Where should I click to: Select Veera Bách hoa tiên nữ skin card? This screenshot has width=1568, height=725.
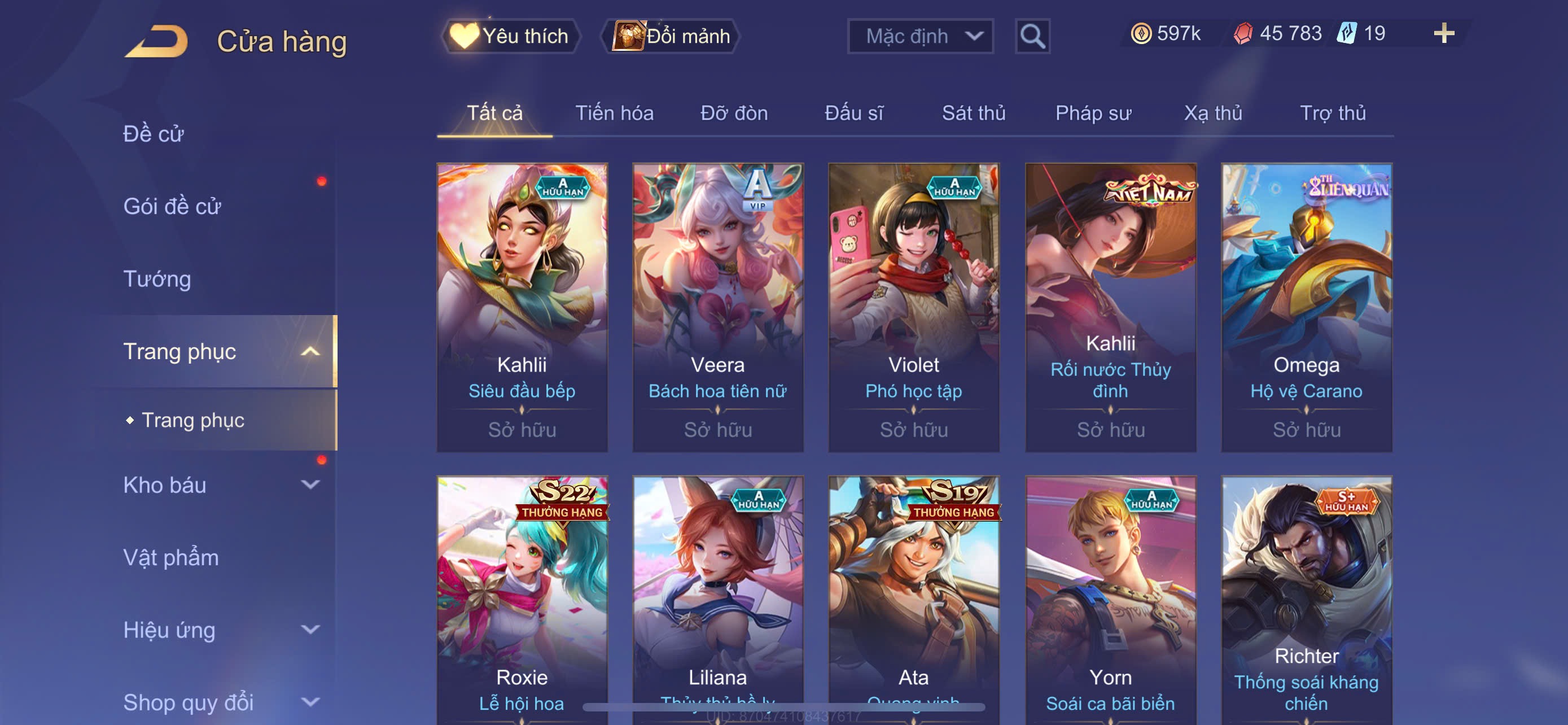[717, 307]
